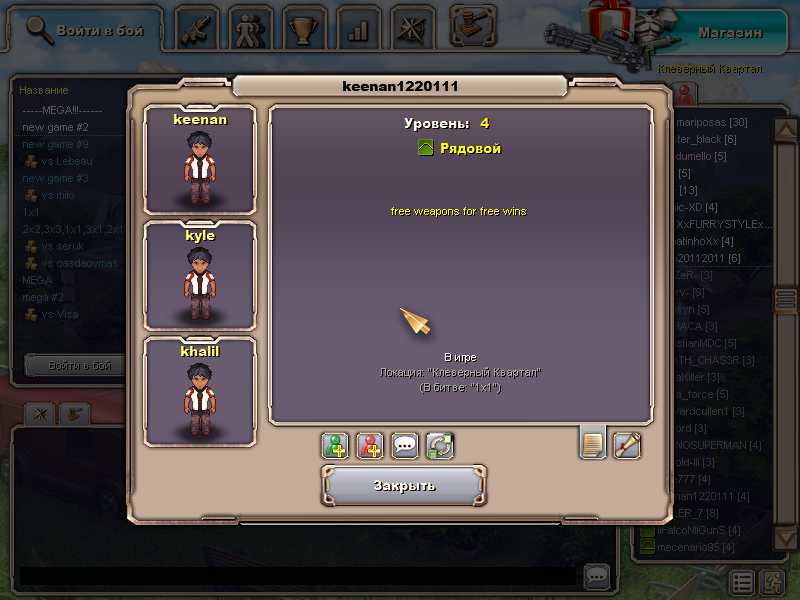Image resolution: width=800 pixels, height=600 pixels.
Task: Open private chat via the speech bubble icon
Action: [x=405, y=445]
